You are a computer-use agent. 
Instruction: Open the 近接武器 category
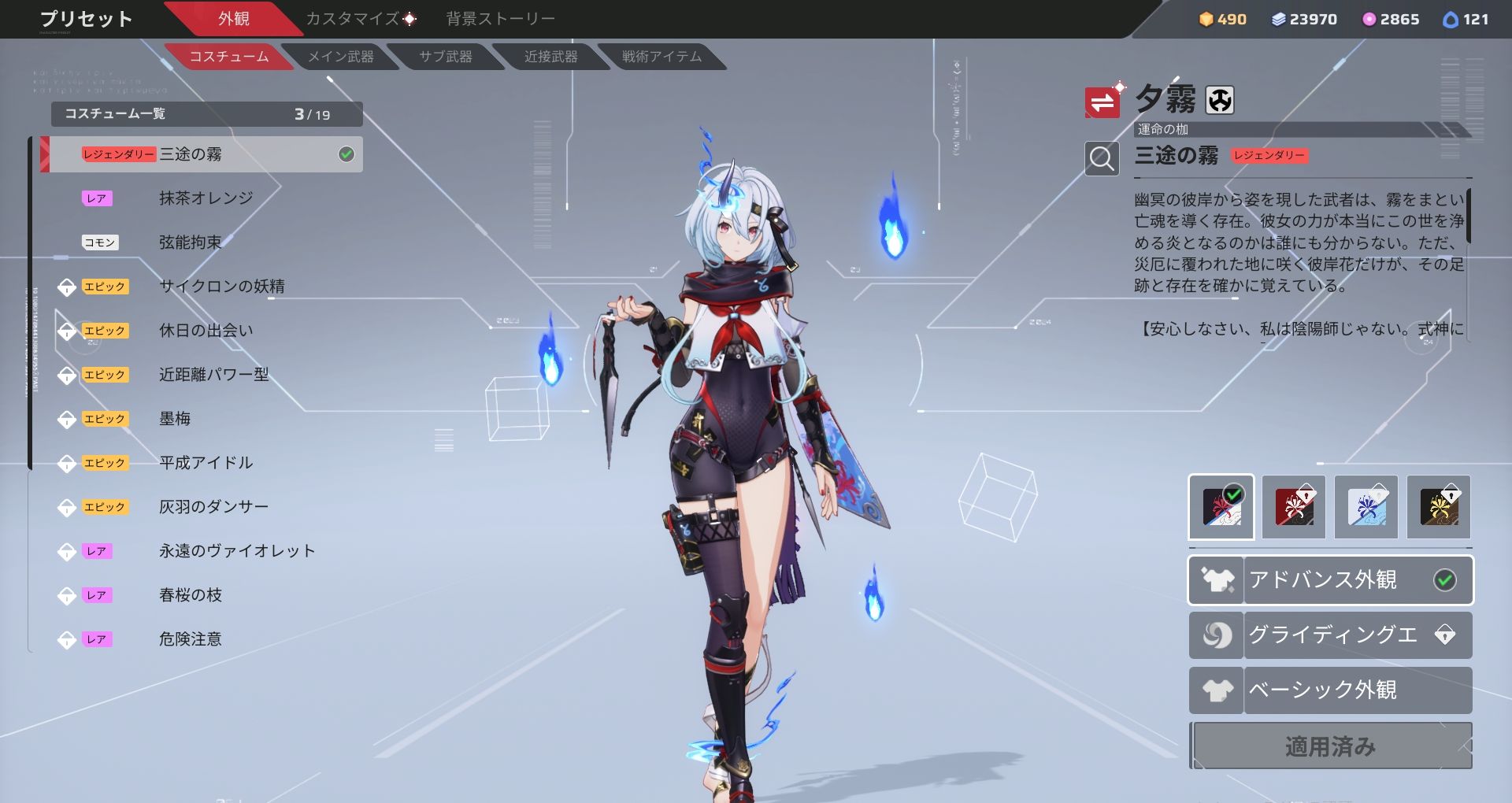tap(550, 57)
